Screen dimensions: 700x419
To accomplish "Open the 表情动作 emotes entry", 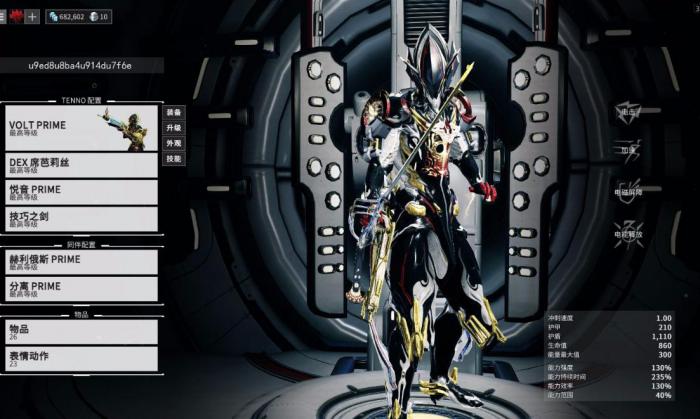I will 80,359.
